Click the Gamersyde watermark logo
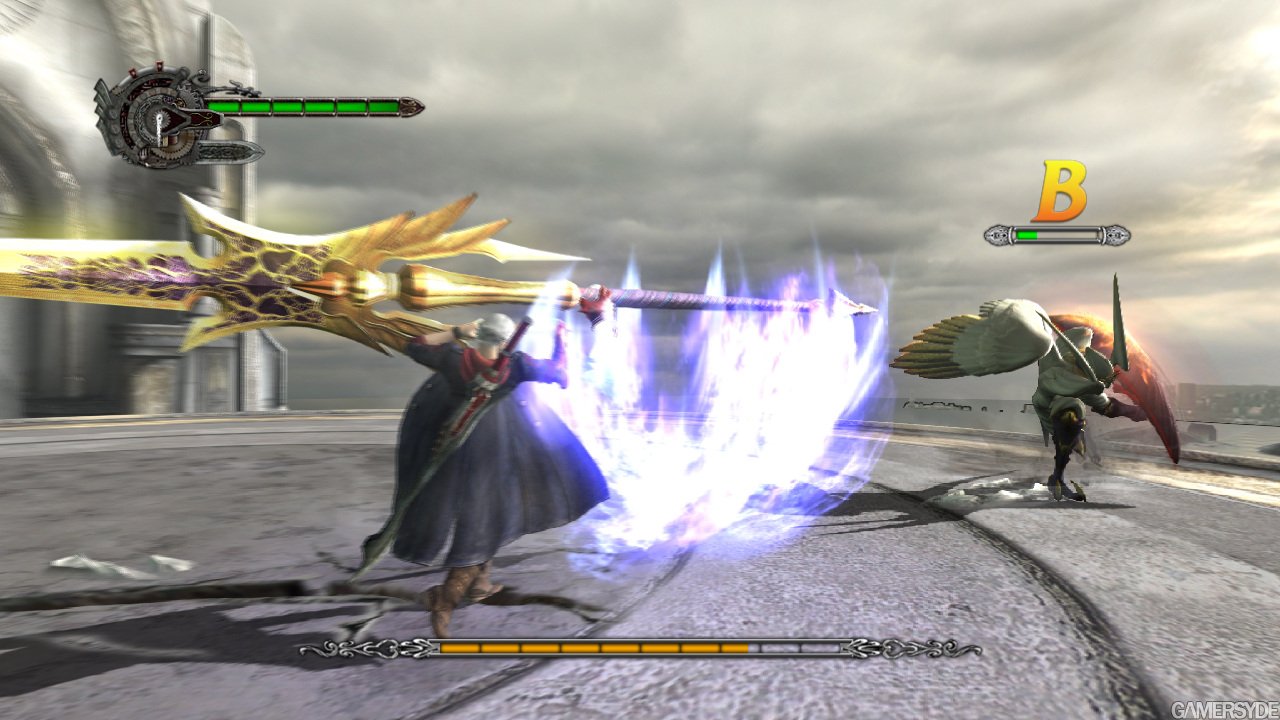The image size is (1280, 720). [x=1222, y=709]
